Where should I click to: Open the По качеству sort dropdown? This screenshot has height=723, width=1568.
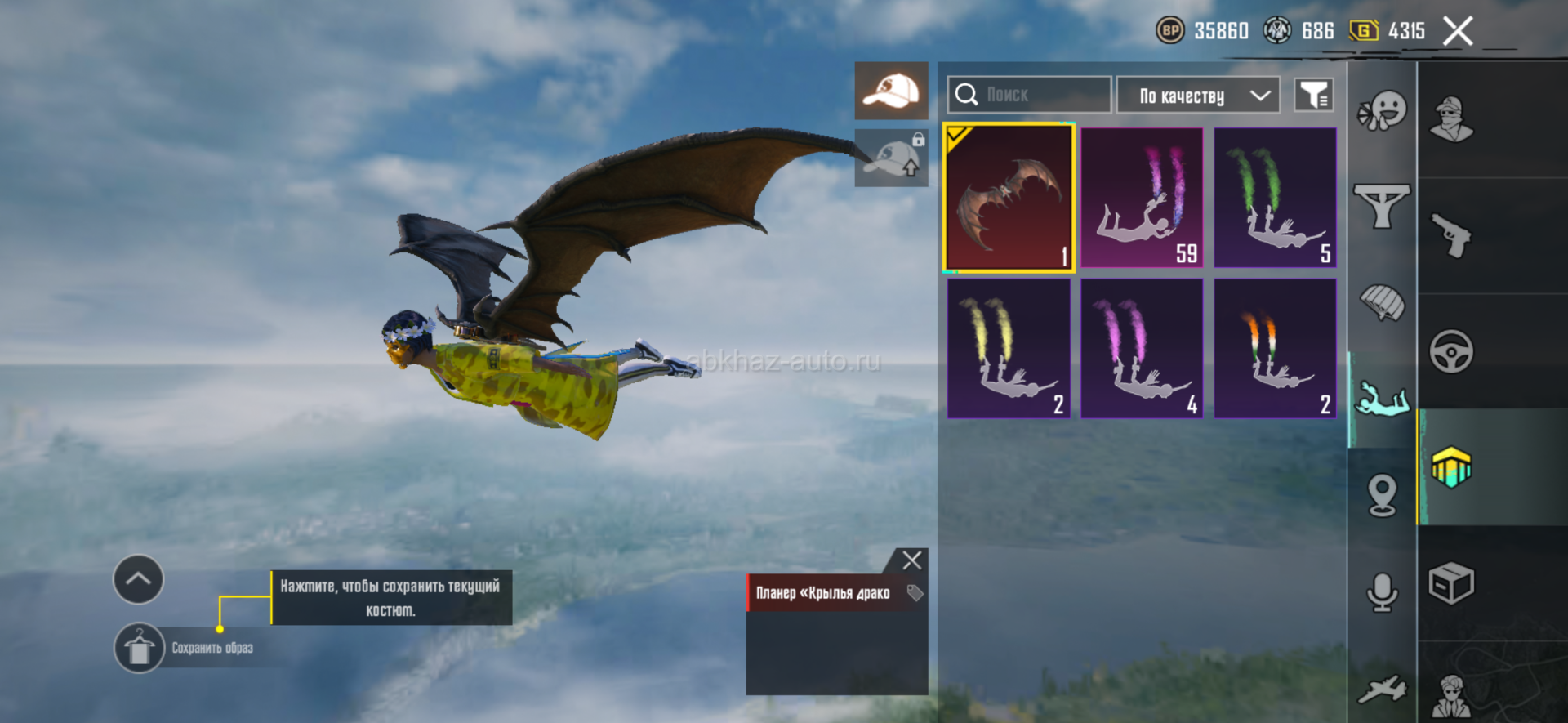(1197, 96)
